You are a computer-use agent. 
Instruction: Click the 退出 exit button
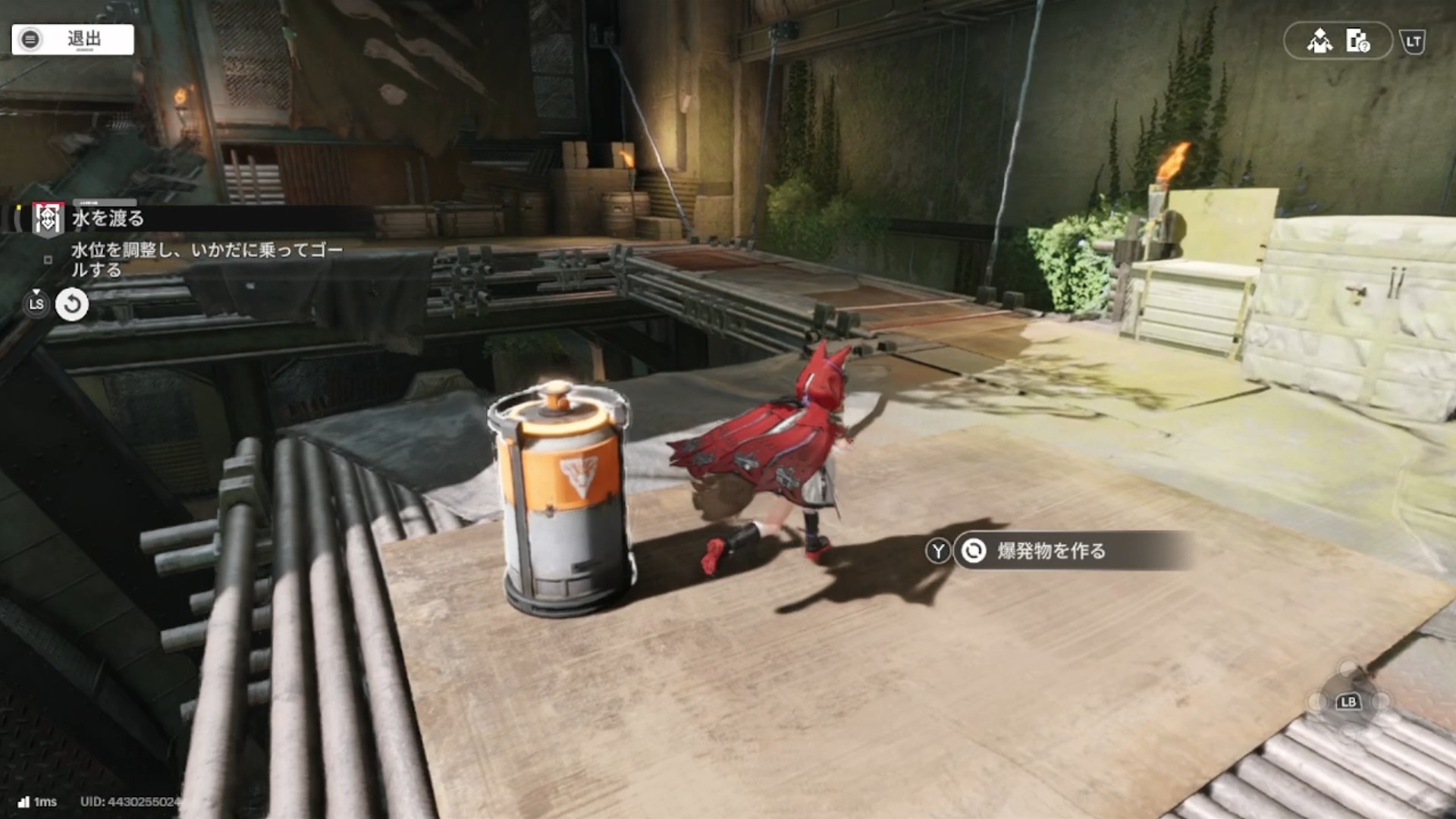click(x=73, y=39)
